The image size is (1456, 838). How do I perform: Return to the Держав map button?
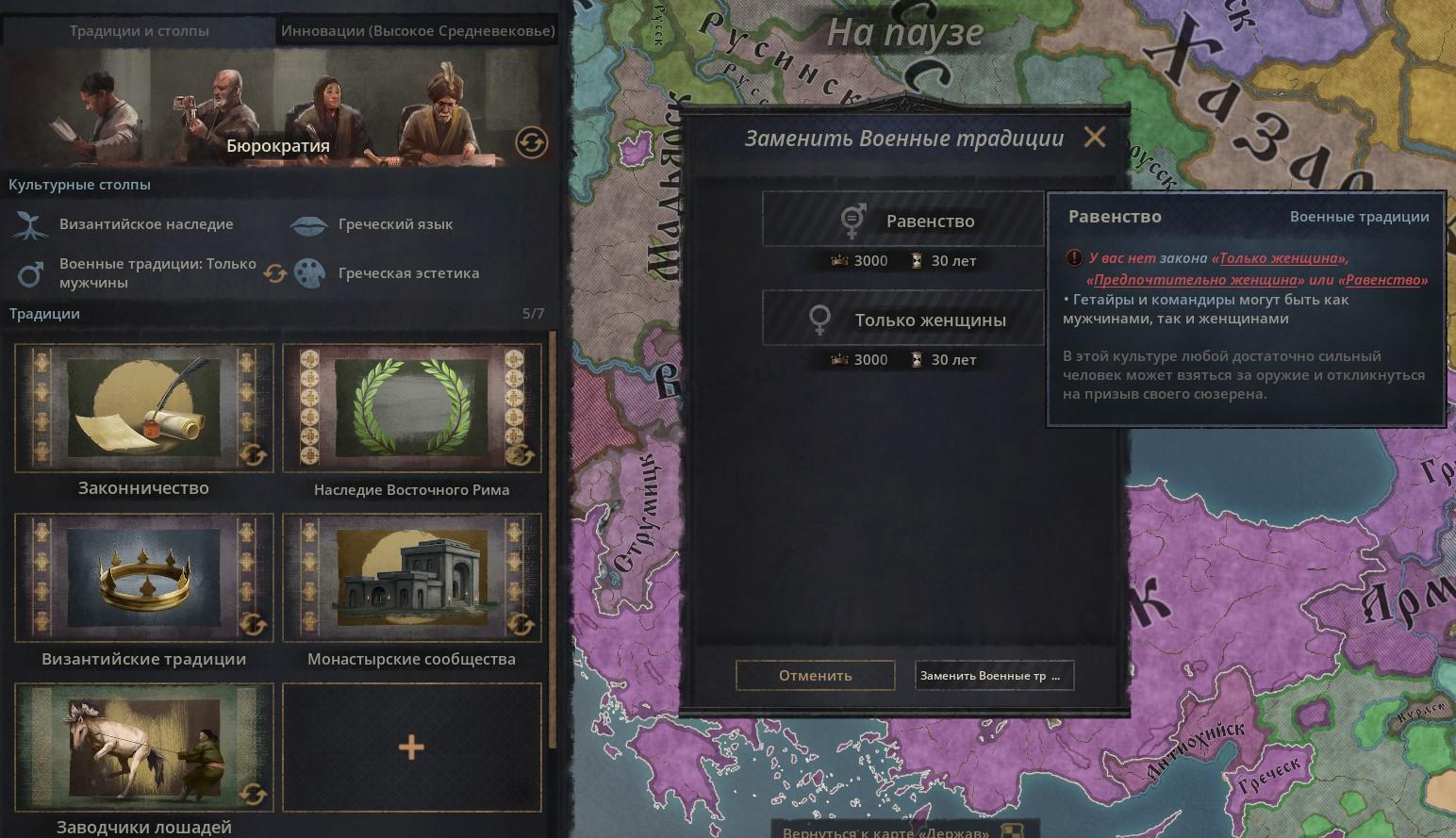click(x=886, y=830)
